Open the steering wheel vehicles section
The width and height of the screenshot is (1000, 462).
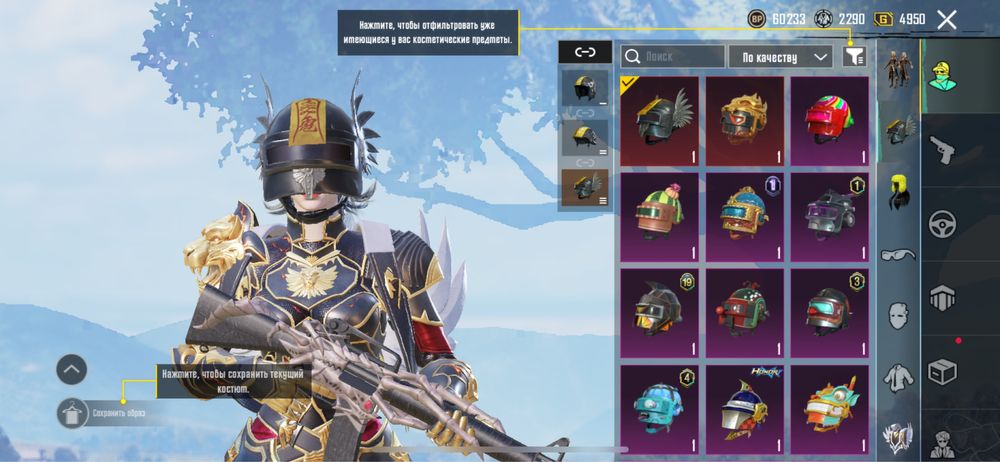tap(943, 223)
